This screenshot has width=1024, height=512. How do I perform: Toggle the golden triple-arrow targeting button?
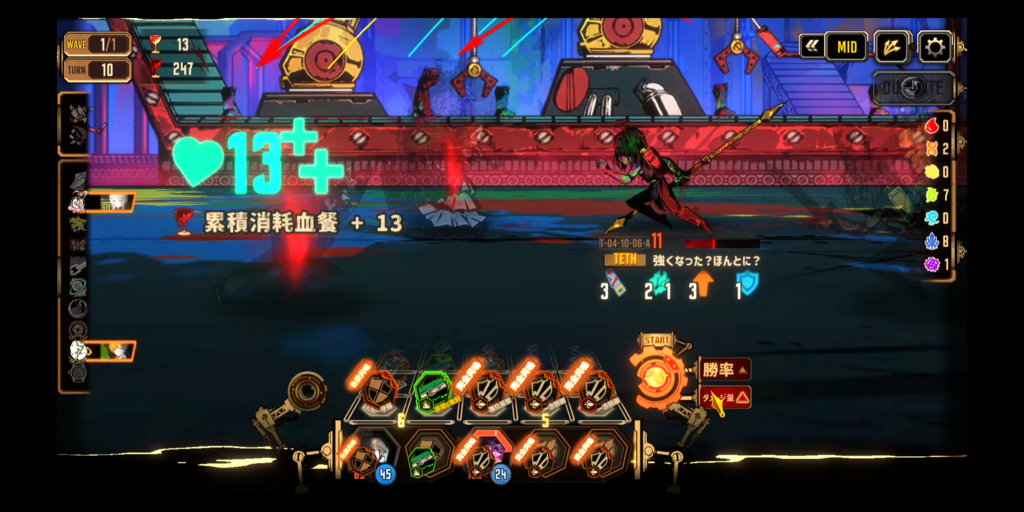(x=891, y=46)
